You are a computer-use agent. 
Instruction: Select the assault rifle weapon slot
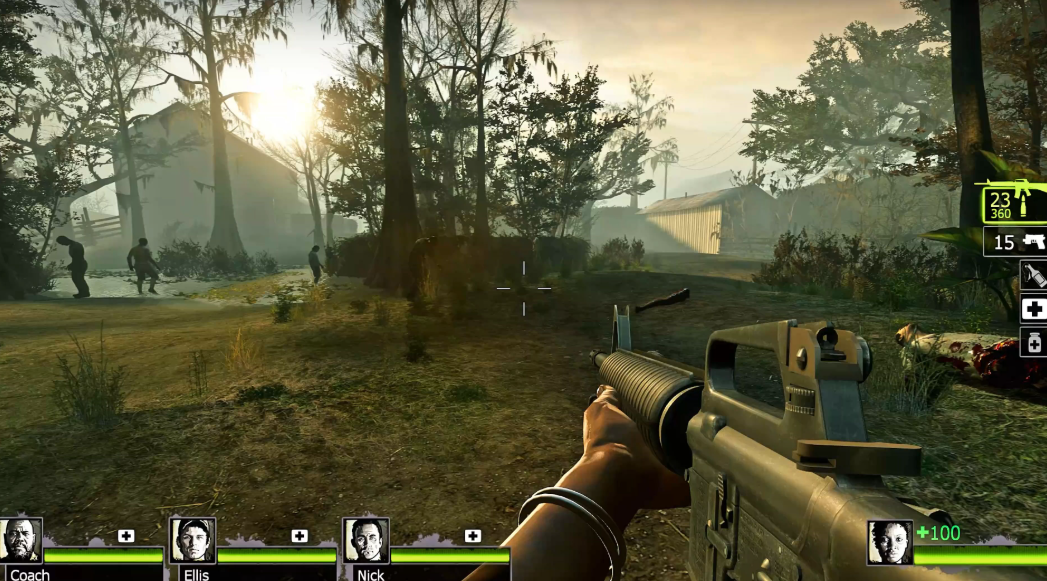click(x=1014, y=205)
